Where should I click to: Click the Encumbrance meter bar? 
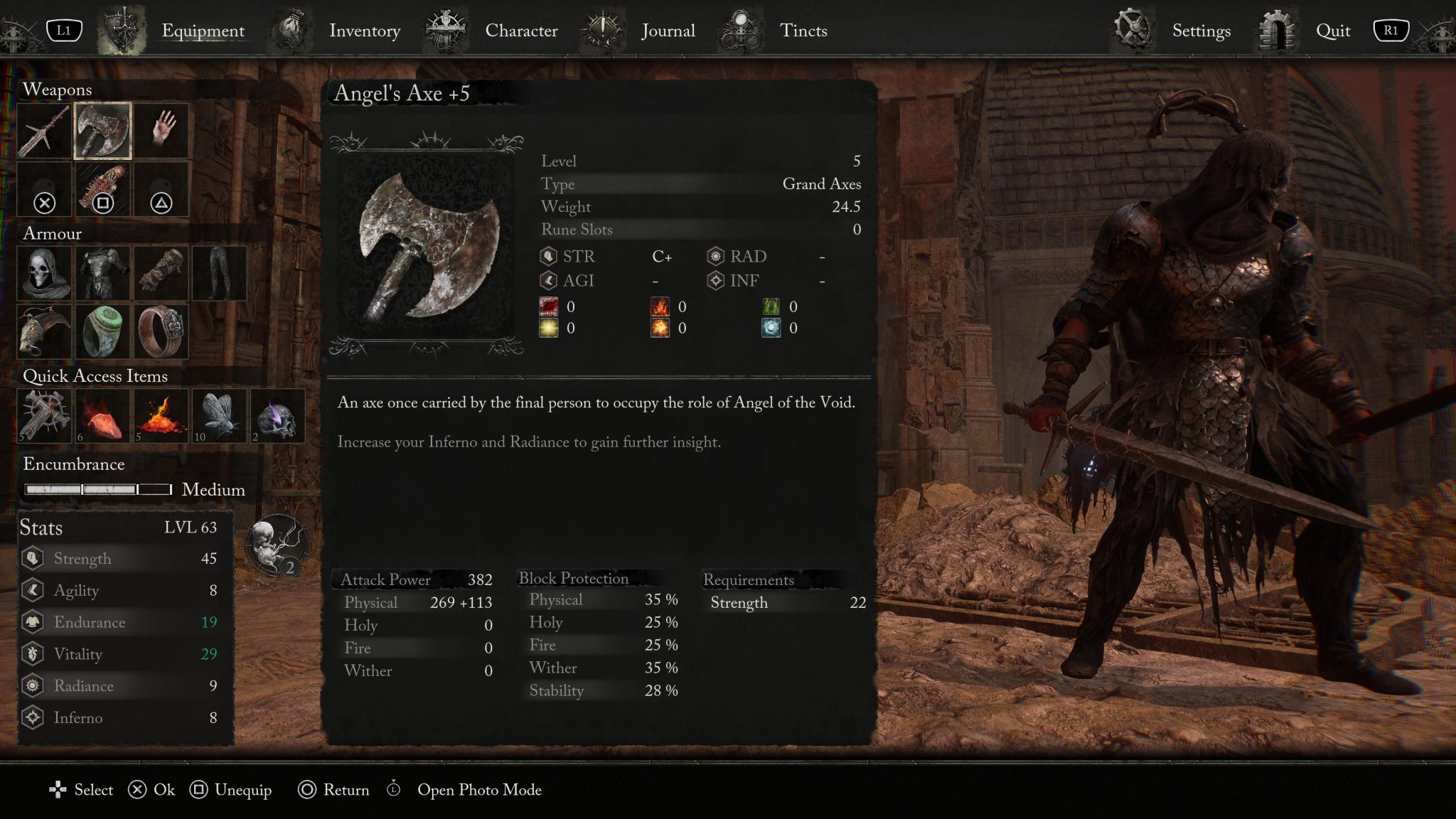click(x=97, y=489)
